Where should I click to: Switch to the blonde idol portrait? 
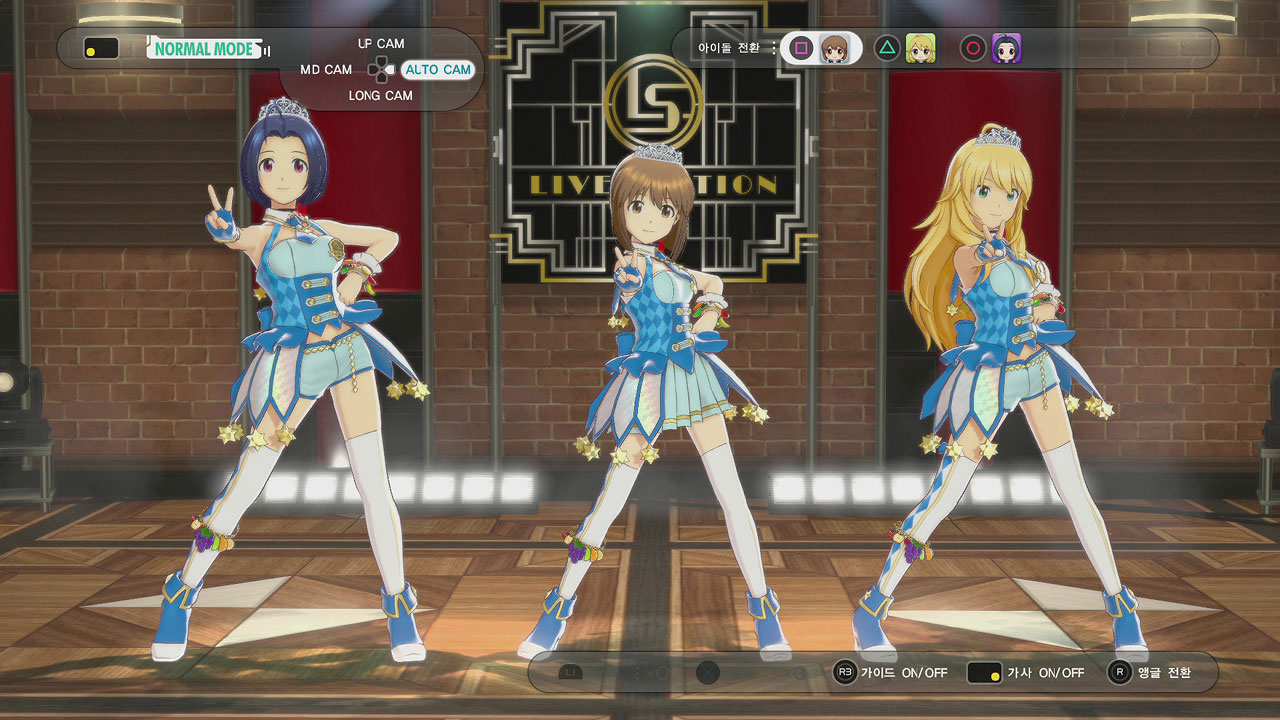point(920,48)
